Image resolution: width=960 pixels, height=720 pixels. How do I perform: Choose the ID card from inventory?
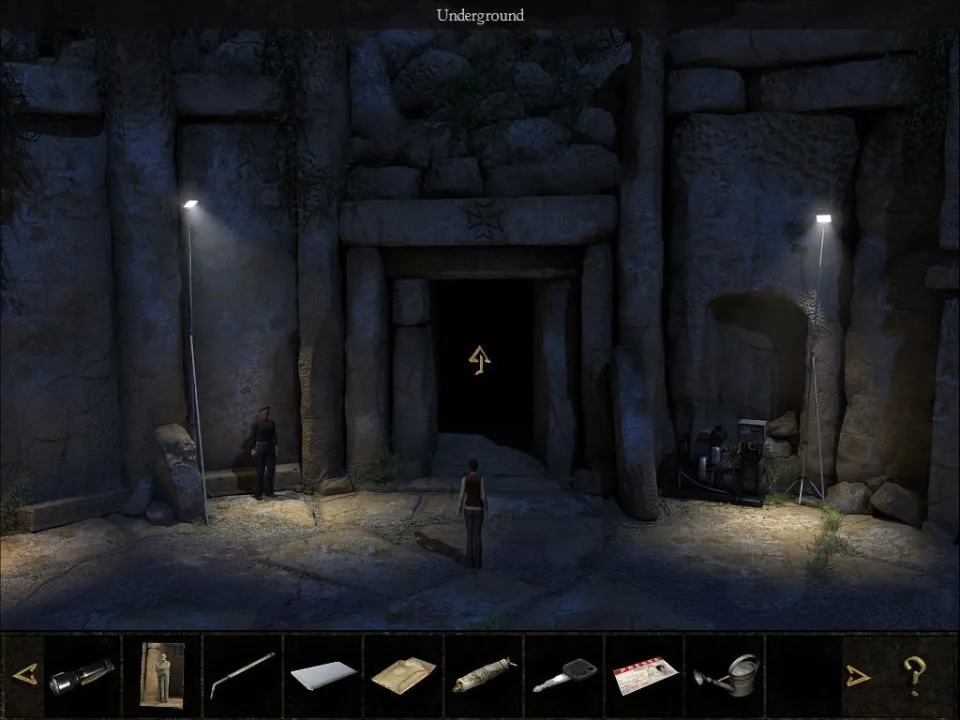[x=645, y=675]
